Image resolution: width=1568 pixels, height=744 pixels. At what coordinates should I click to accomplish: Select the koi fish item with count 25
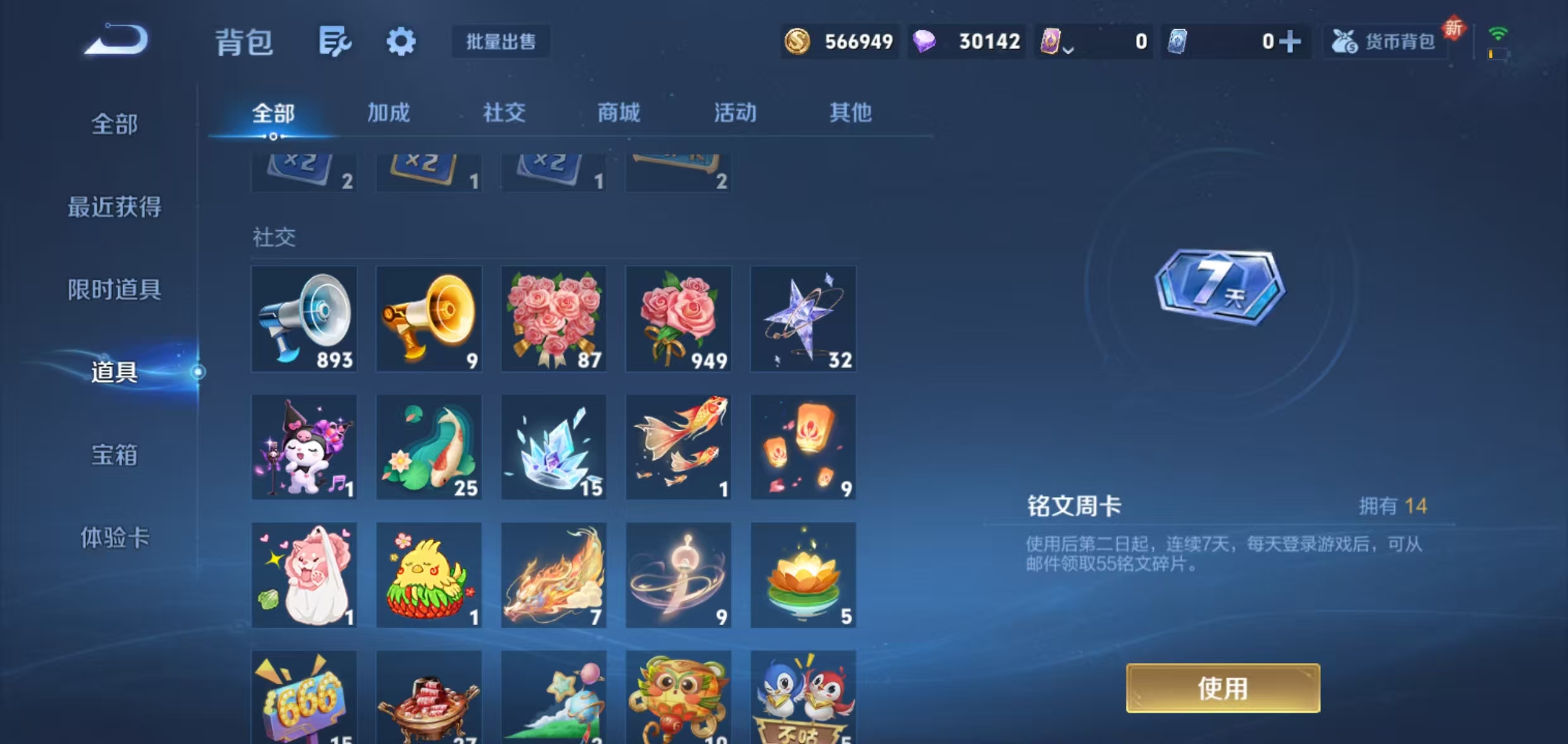(429, 447)
